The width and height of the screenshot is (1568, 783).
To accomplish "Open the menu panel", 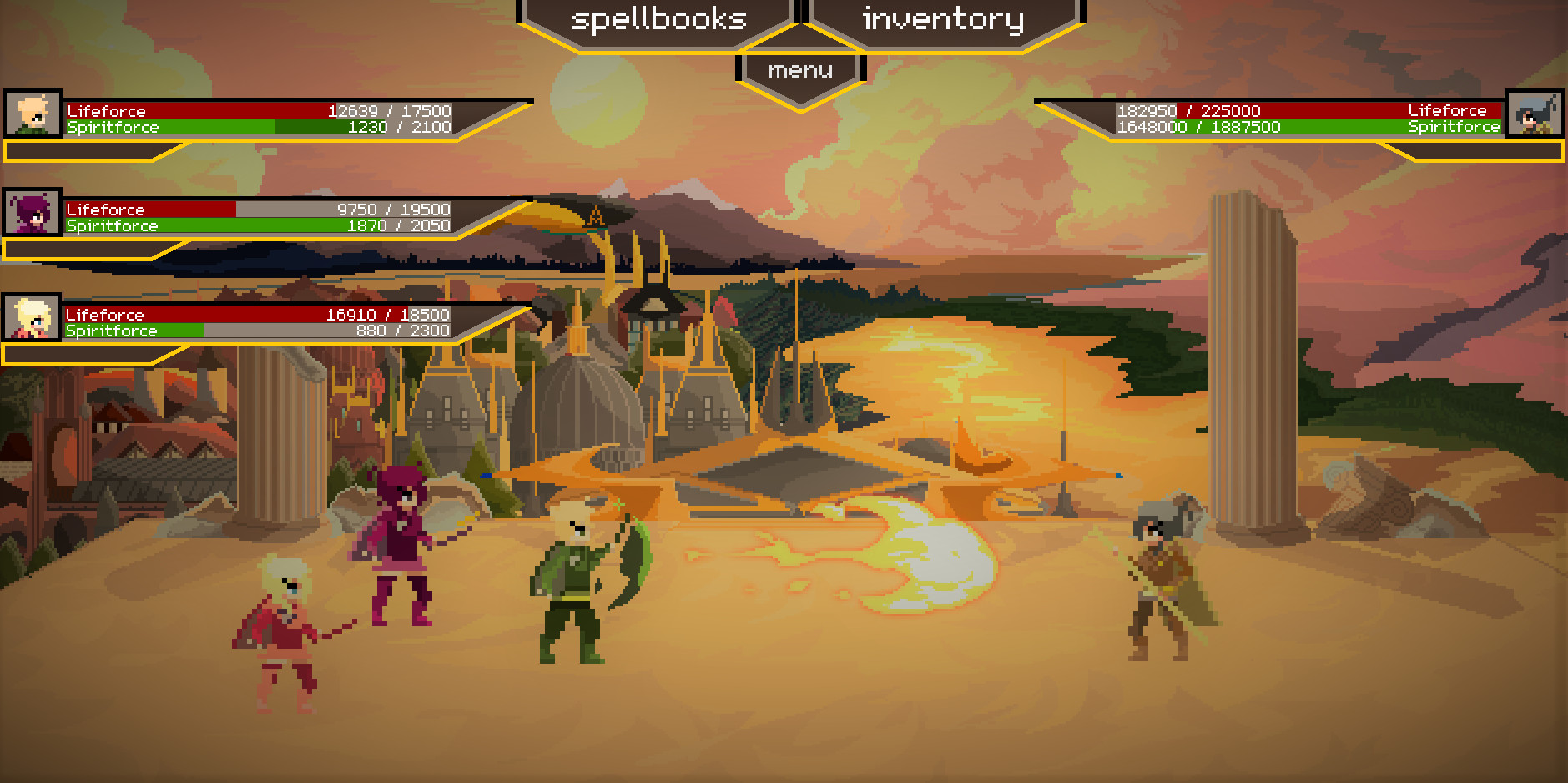I will click(x=801, y=70).
